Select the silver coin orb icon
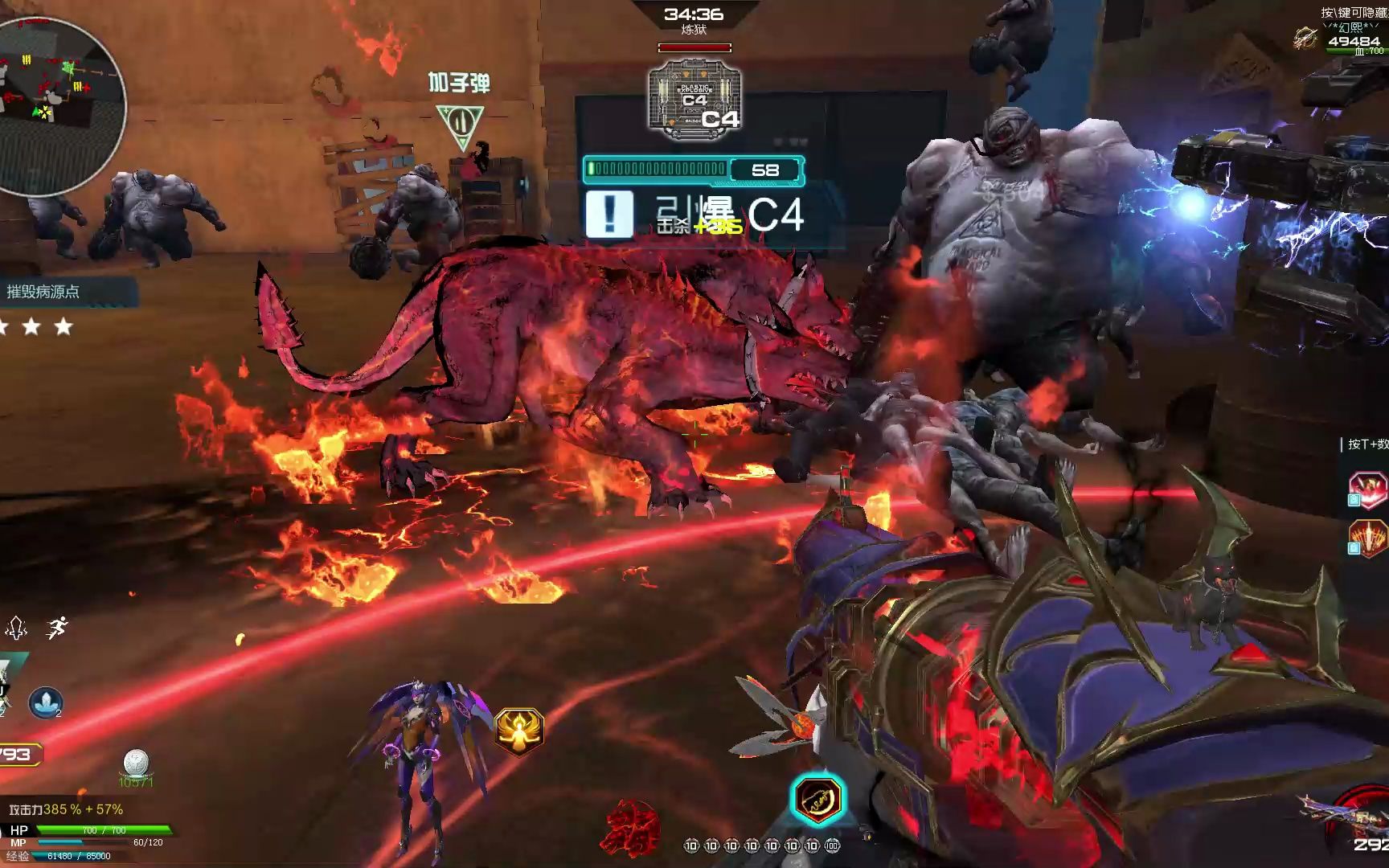1389x868 pixels. click(x=136, y=763)
